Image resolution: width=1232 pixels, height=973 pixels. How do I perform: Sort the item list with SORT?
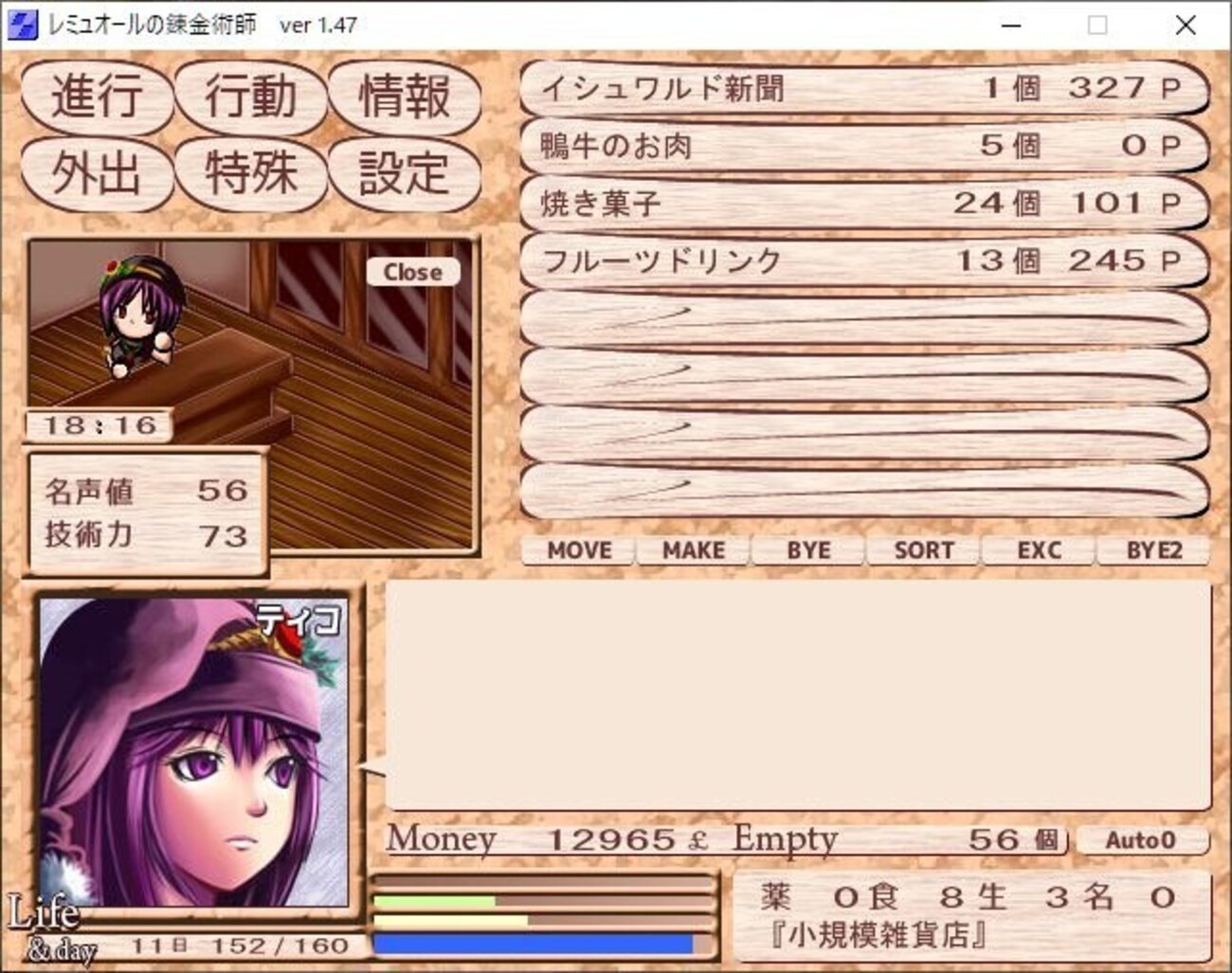(x=924, y=550)
